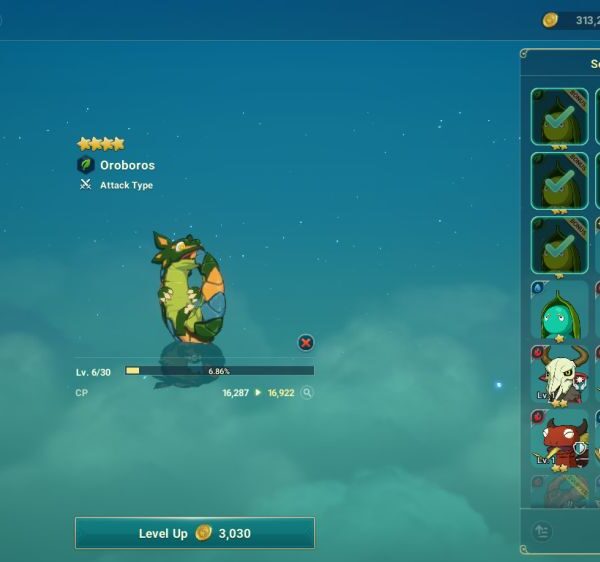This screenshot has width=600, height=562.
Task: Choose the horned skull monster tile
Action: tap(559, 375)
